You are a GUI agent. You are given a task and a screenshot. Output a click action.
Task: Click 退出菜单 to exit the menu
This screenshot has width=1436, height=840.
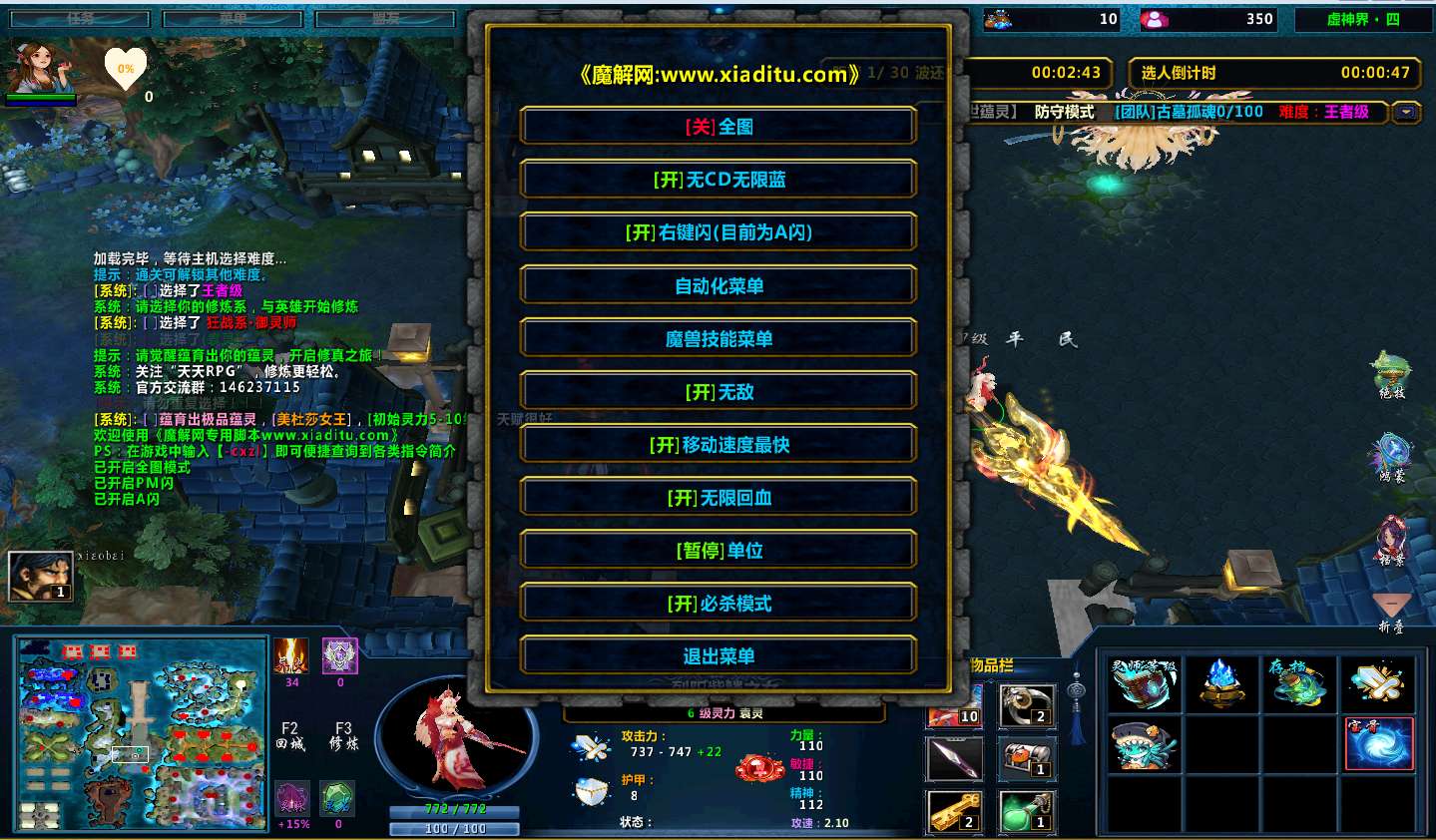click(718, 656)
